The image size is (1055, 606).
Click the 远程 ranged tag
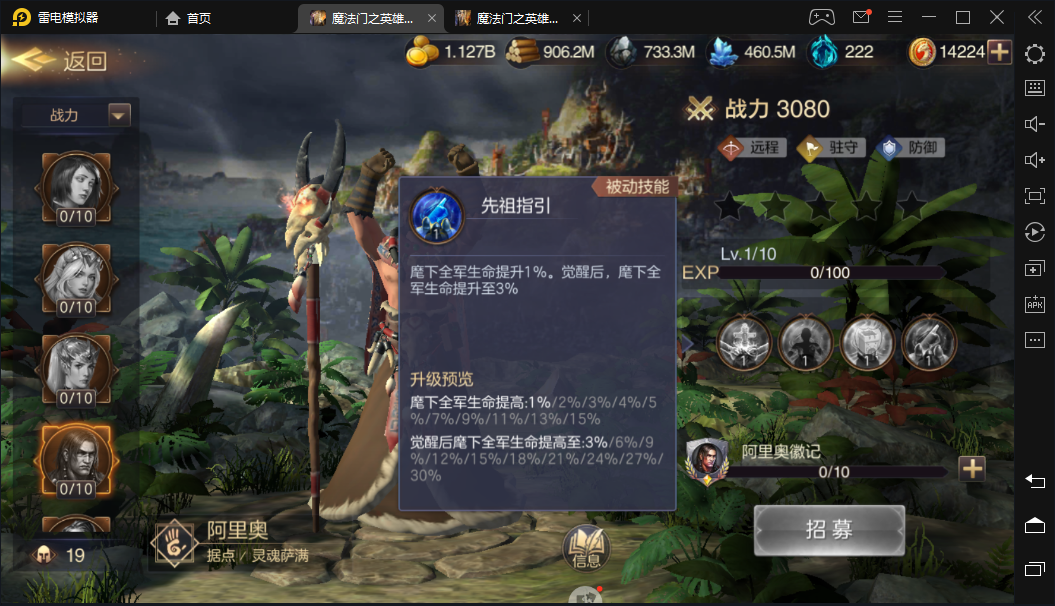tap(750, 148)
